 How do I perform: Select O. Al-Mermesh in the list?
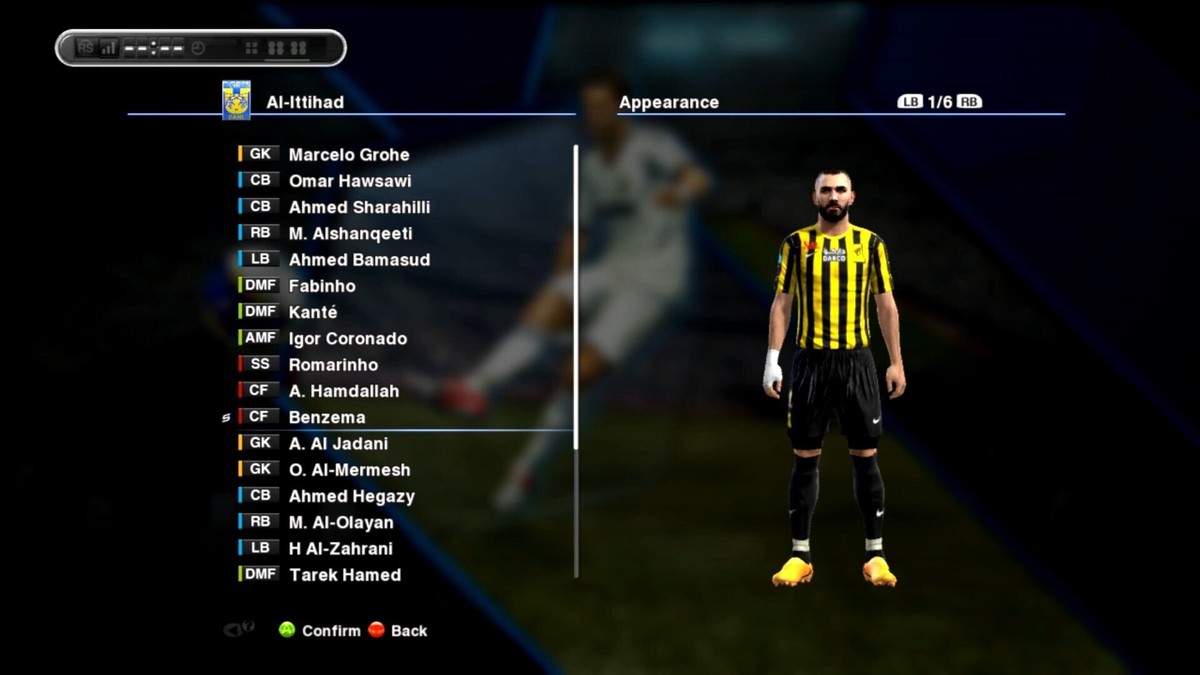point(349,470)
